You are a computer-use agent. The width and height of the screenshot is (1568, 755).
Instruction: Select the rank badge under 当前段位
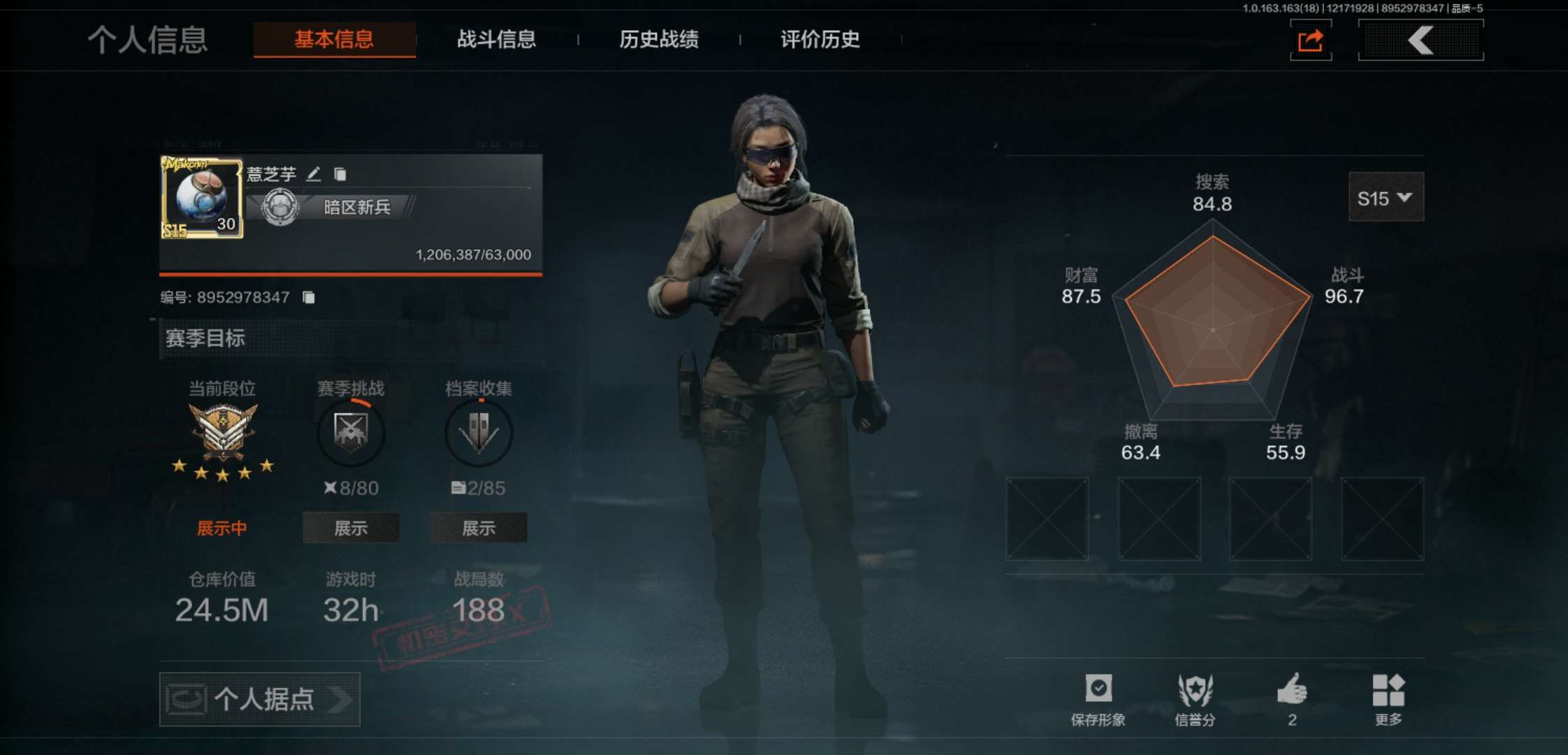222,432
